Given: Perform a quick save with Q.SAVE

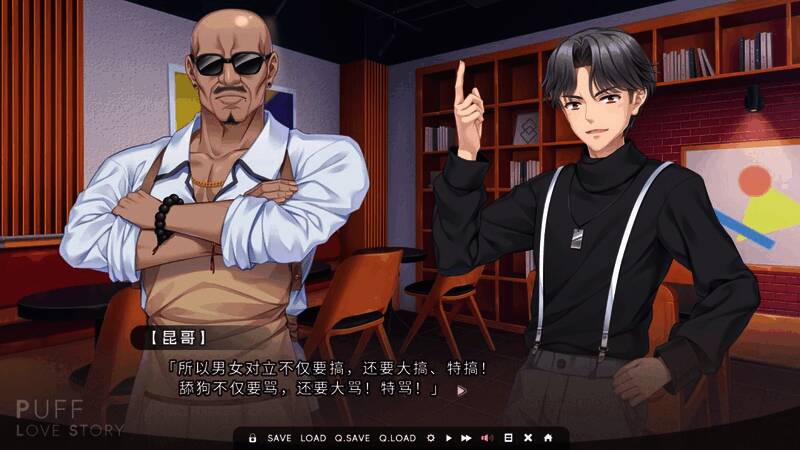Looking at the screenshot, I should (x=352, y=438).
